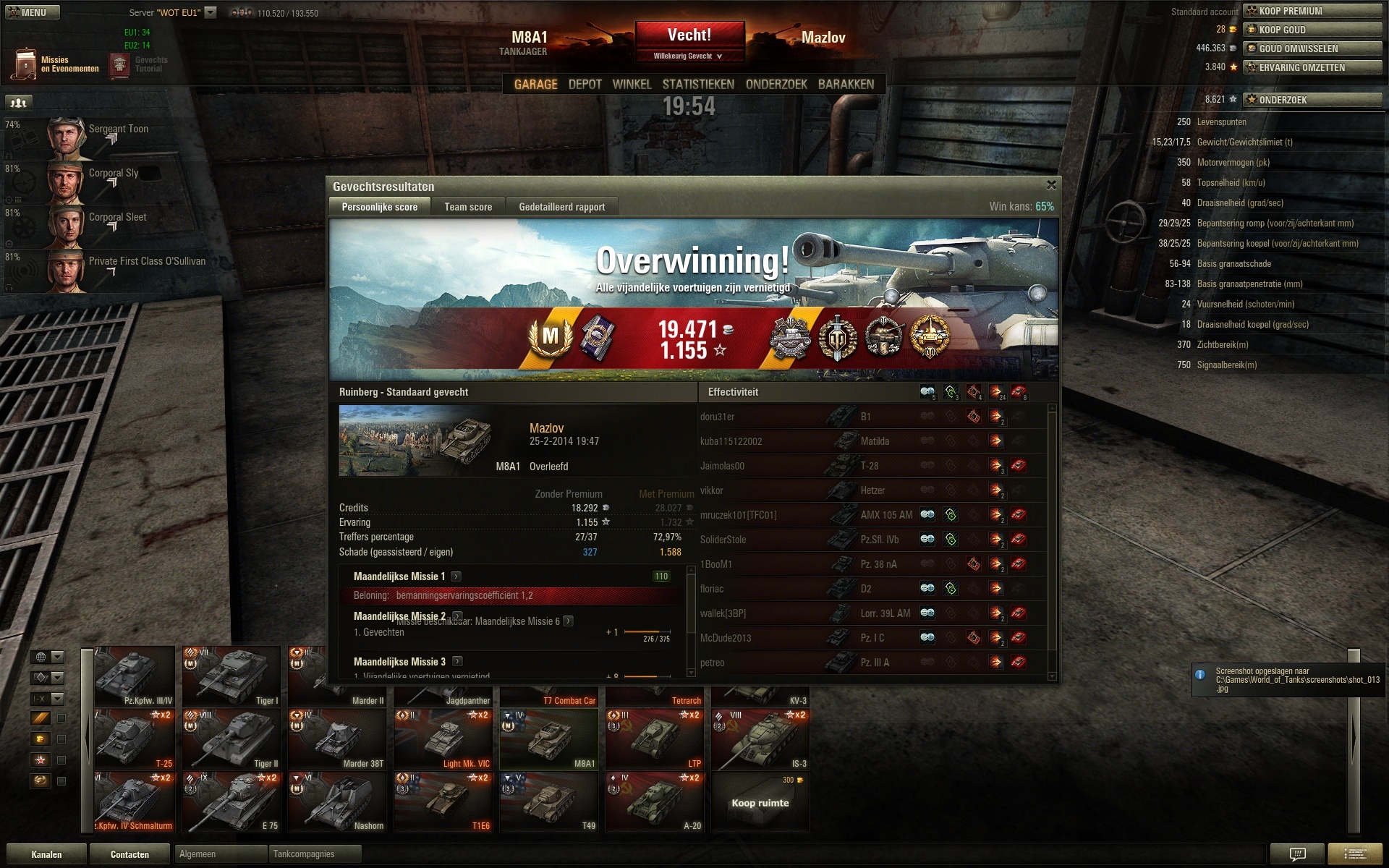This screenshot has height=868, width=1389.
Task: Go to the DEPOT section
Action: (585, 85)
